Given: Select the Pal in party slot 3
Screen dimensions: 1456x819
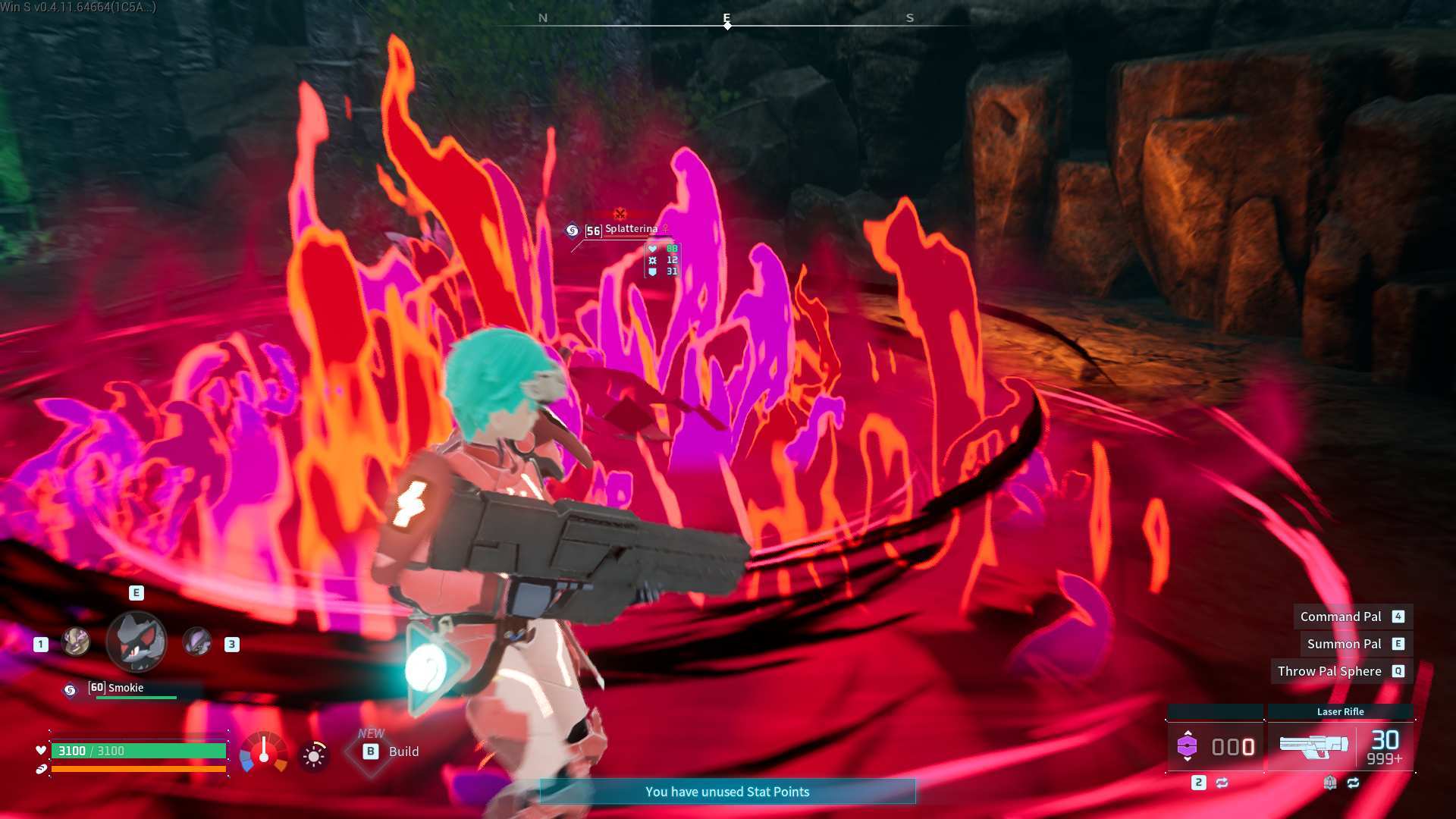Looking at the screenshot, I should [197, 644].
